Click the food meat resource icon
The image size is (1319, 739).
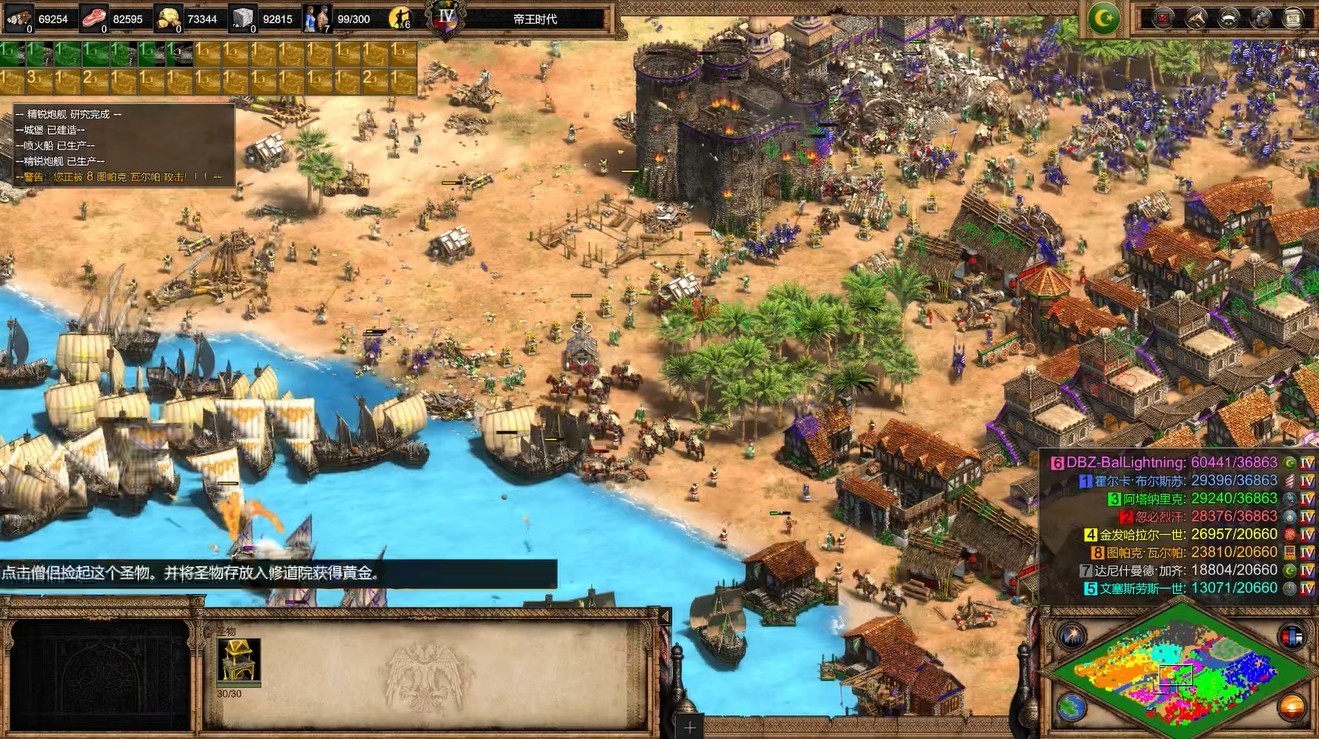94,17
